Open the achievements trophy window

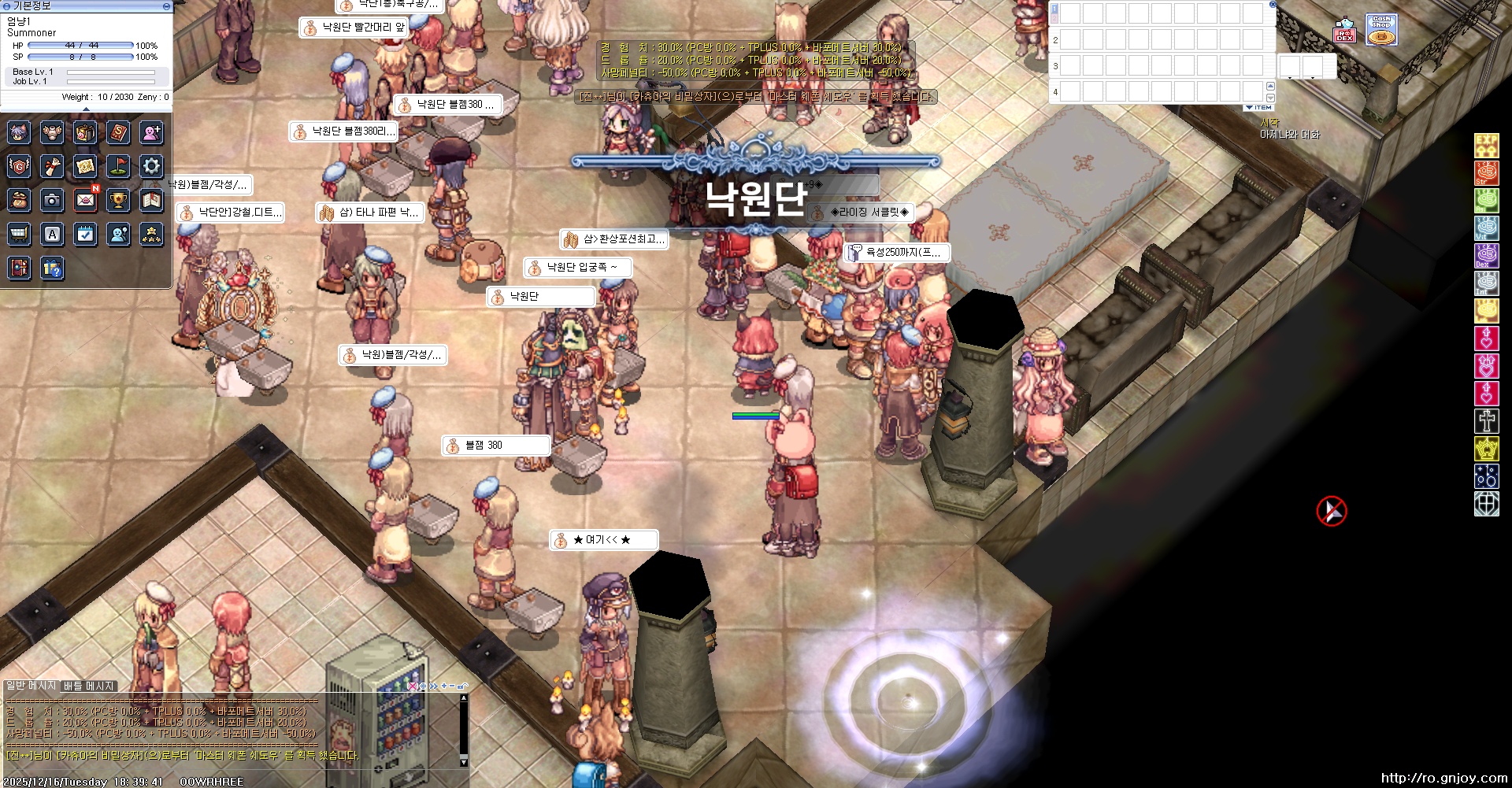[x=118, y=200]
